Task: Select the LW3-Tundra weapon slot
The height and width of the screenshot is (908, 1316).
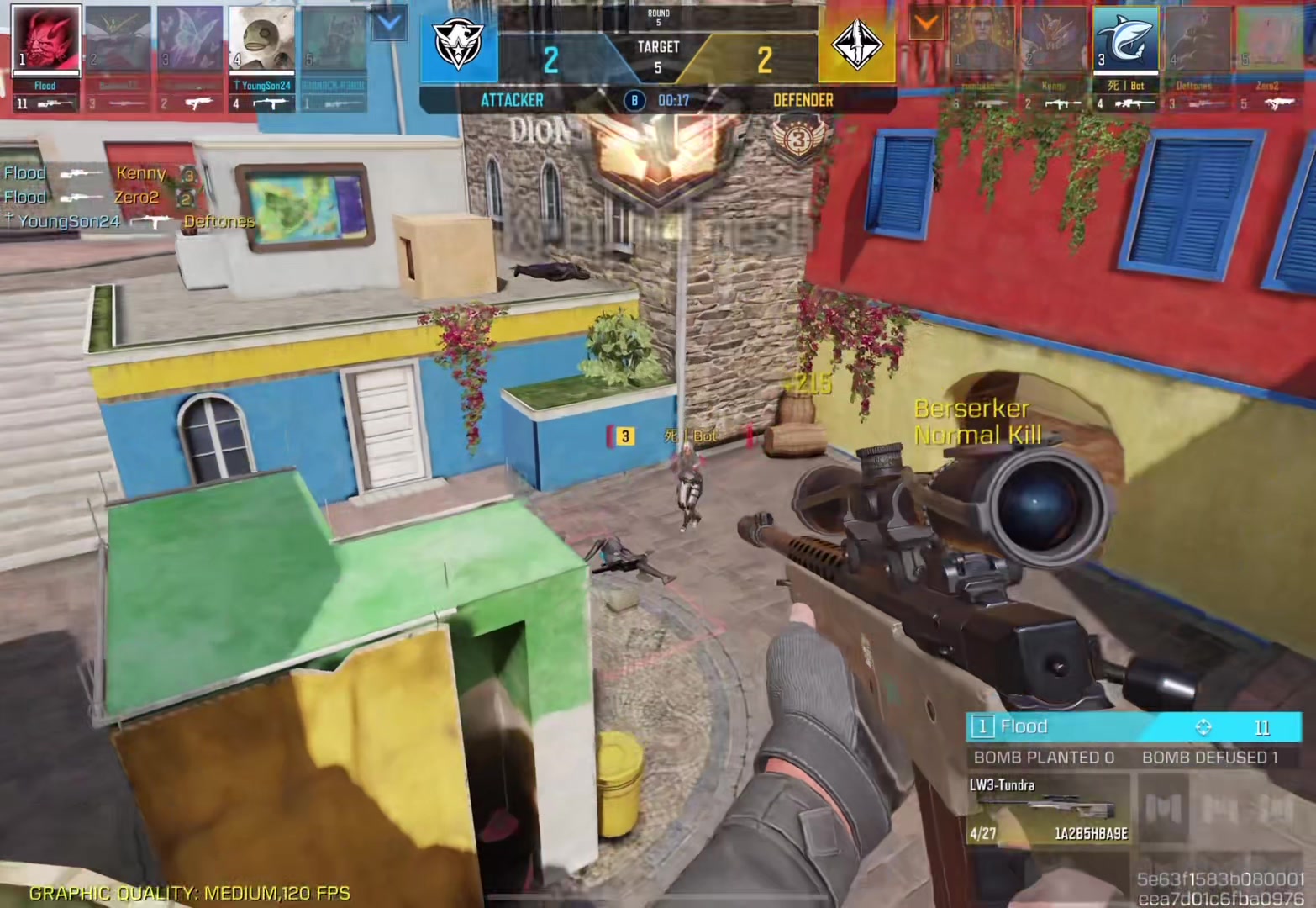Action: pyautogui.click(x=1048, y=809)
